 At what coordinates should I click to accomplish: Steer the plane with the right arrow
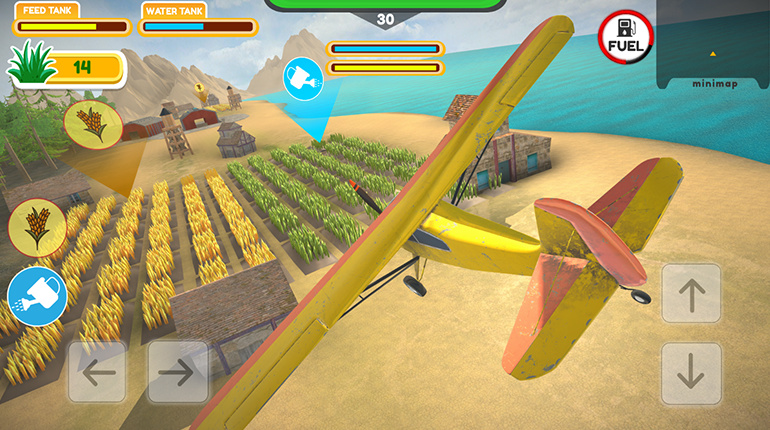pos(177,372)
